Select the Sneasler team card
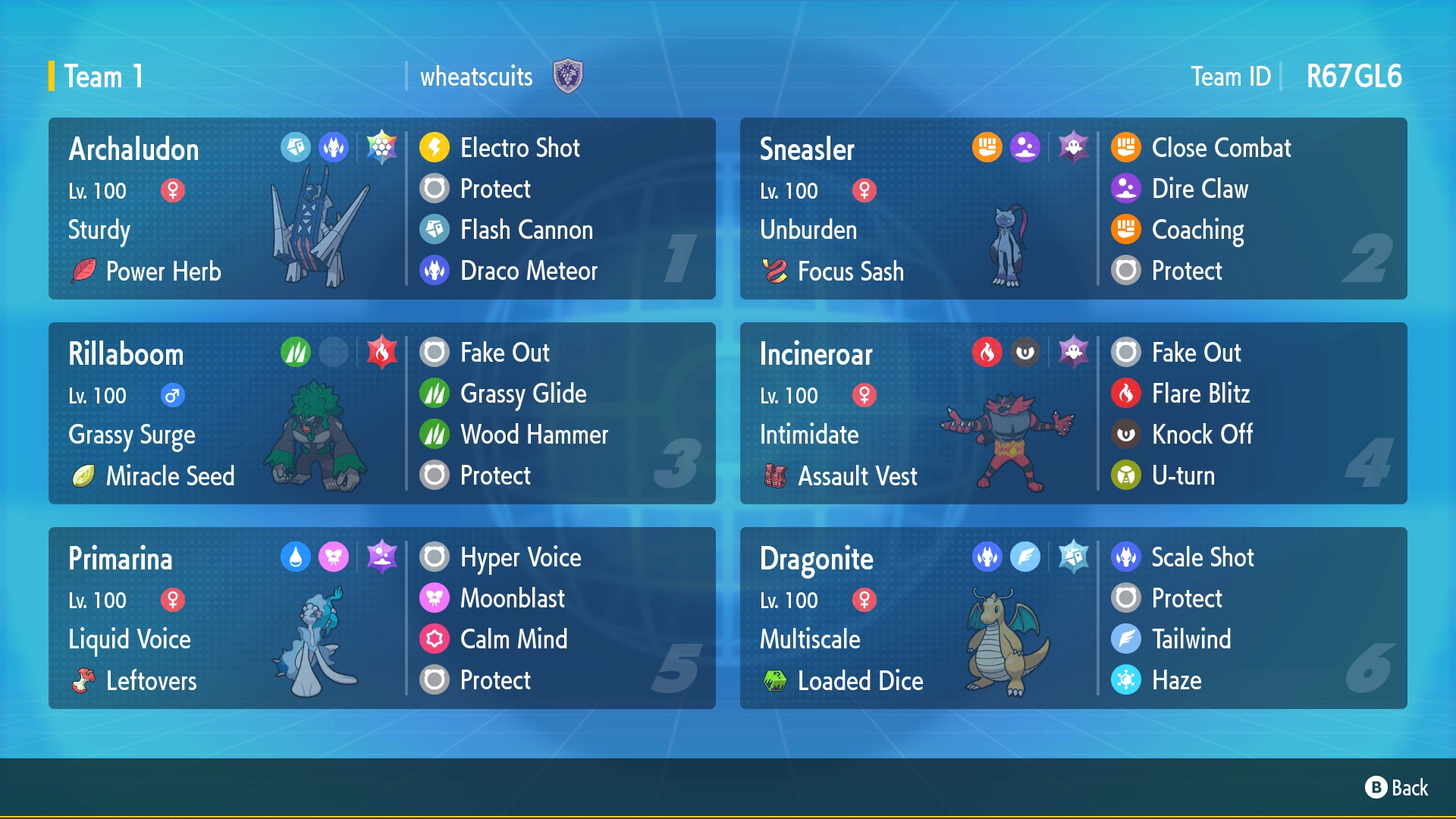The image size is (1456, 819). click(919, 209)
